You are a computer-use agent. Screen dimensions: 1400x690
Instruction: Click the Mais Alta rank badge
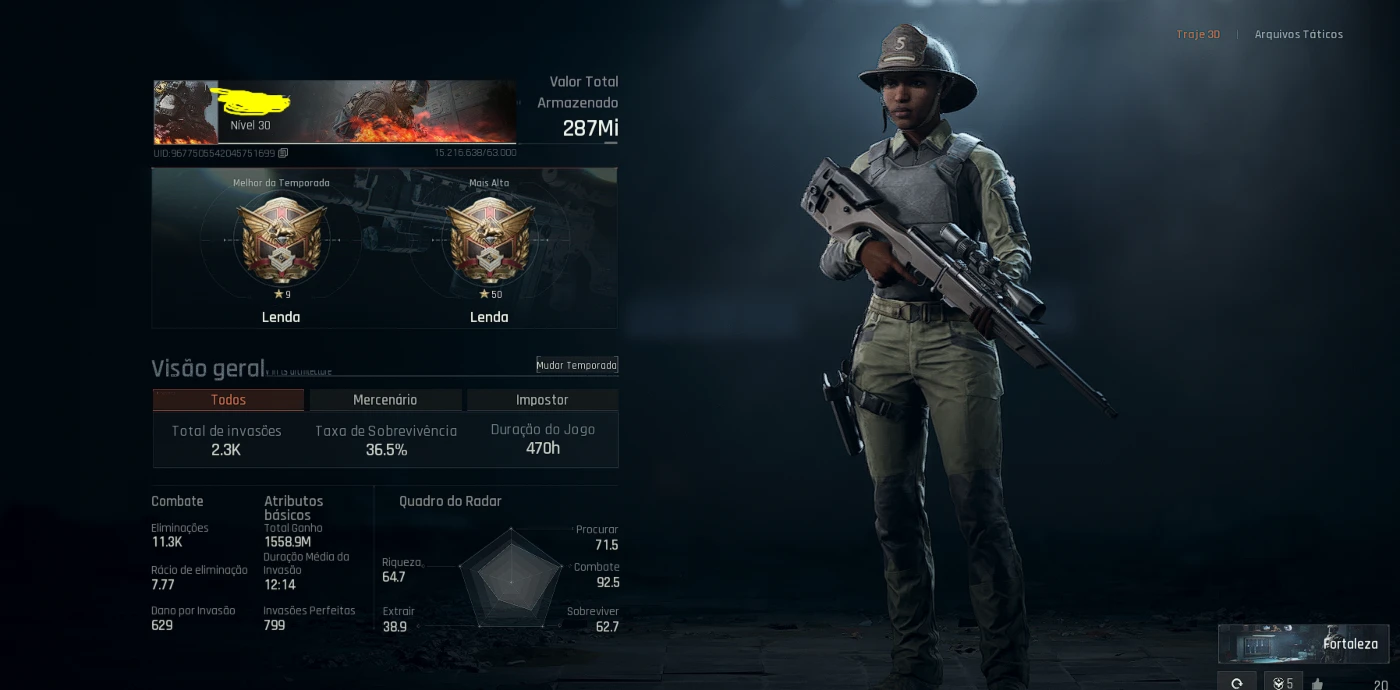click(x=489, y=241)
